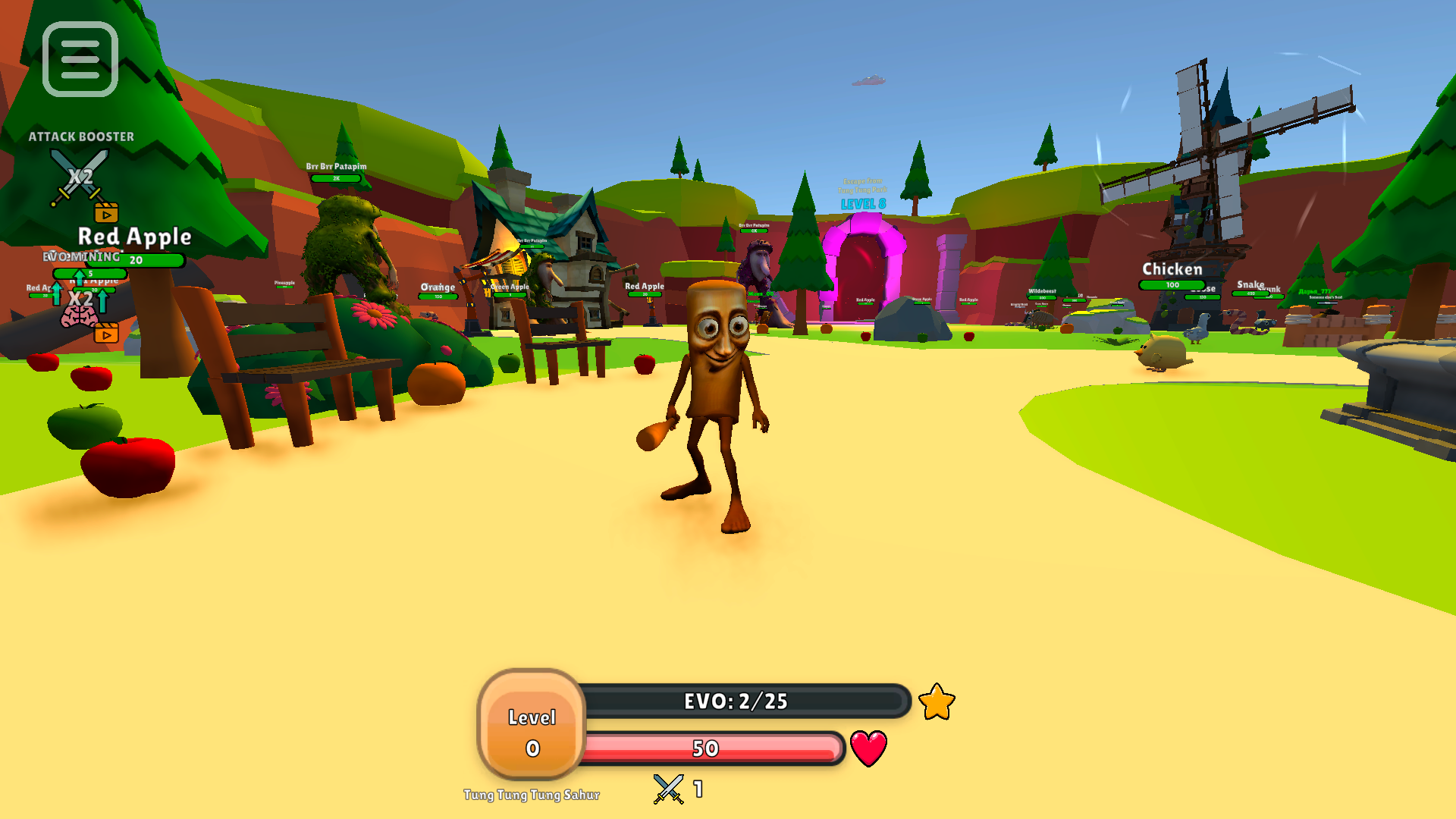Select the Orange enemy label near the house
The width and height of the screenshot is (1456, 819).
[438, 287]
